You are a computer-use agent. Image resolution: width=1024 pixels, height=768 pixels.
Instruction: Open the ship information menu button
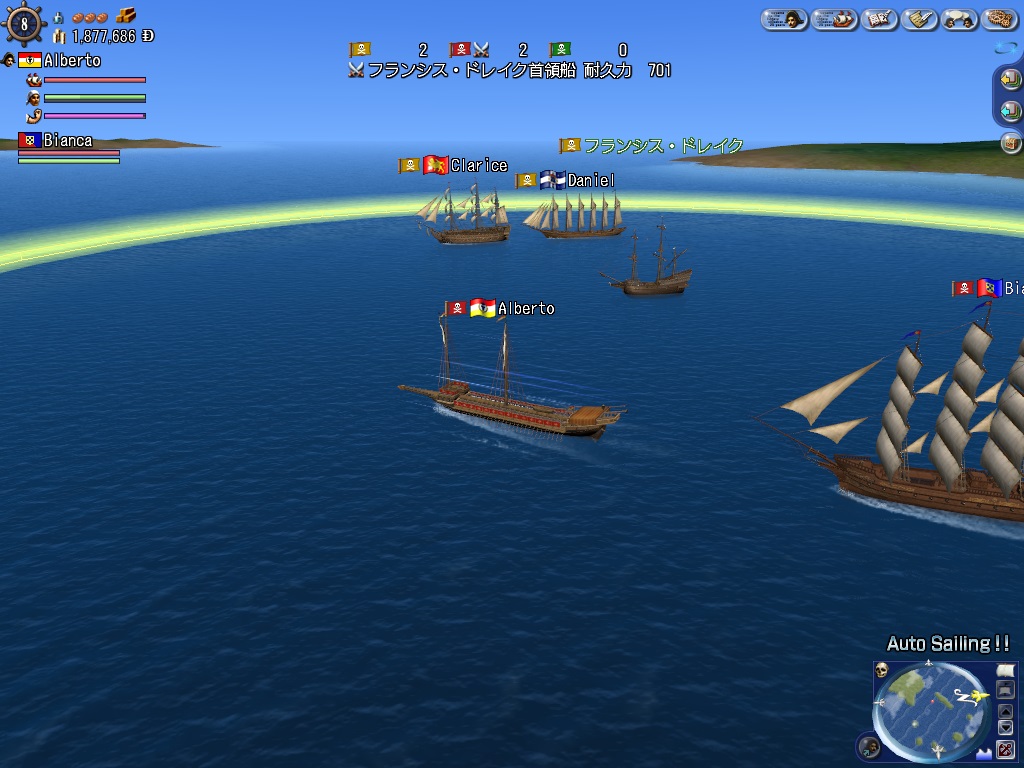(832, 19)
